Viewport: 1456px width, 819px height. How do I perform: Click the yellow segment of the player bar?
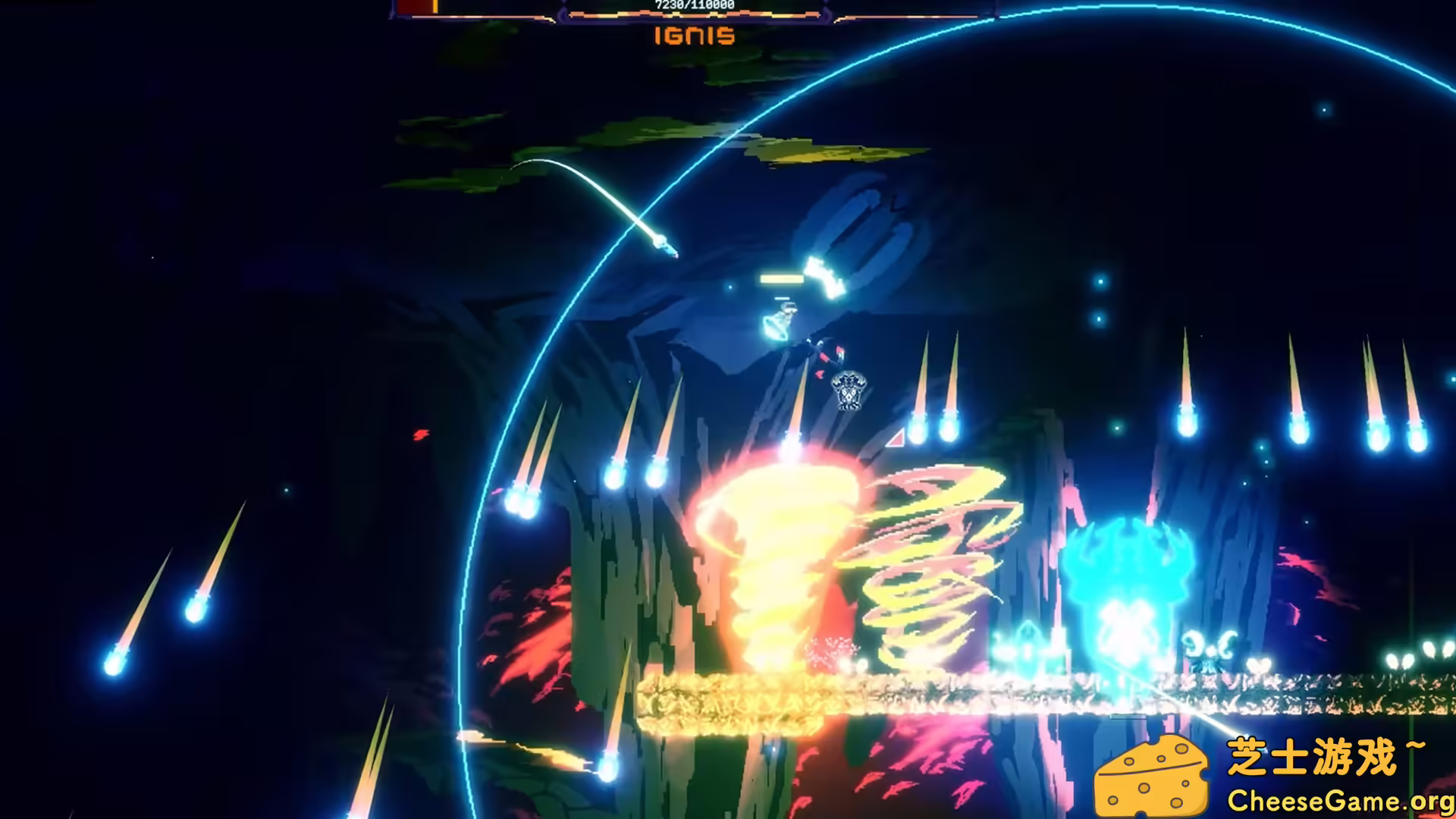click(x=436, y=6)
